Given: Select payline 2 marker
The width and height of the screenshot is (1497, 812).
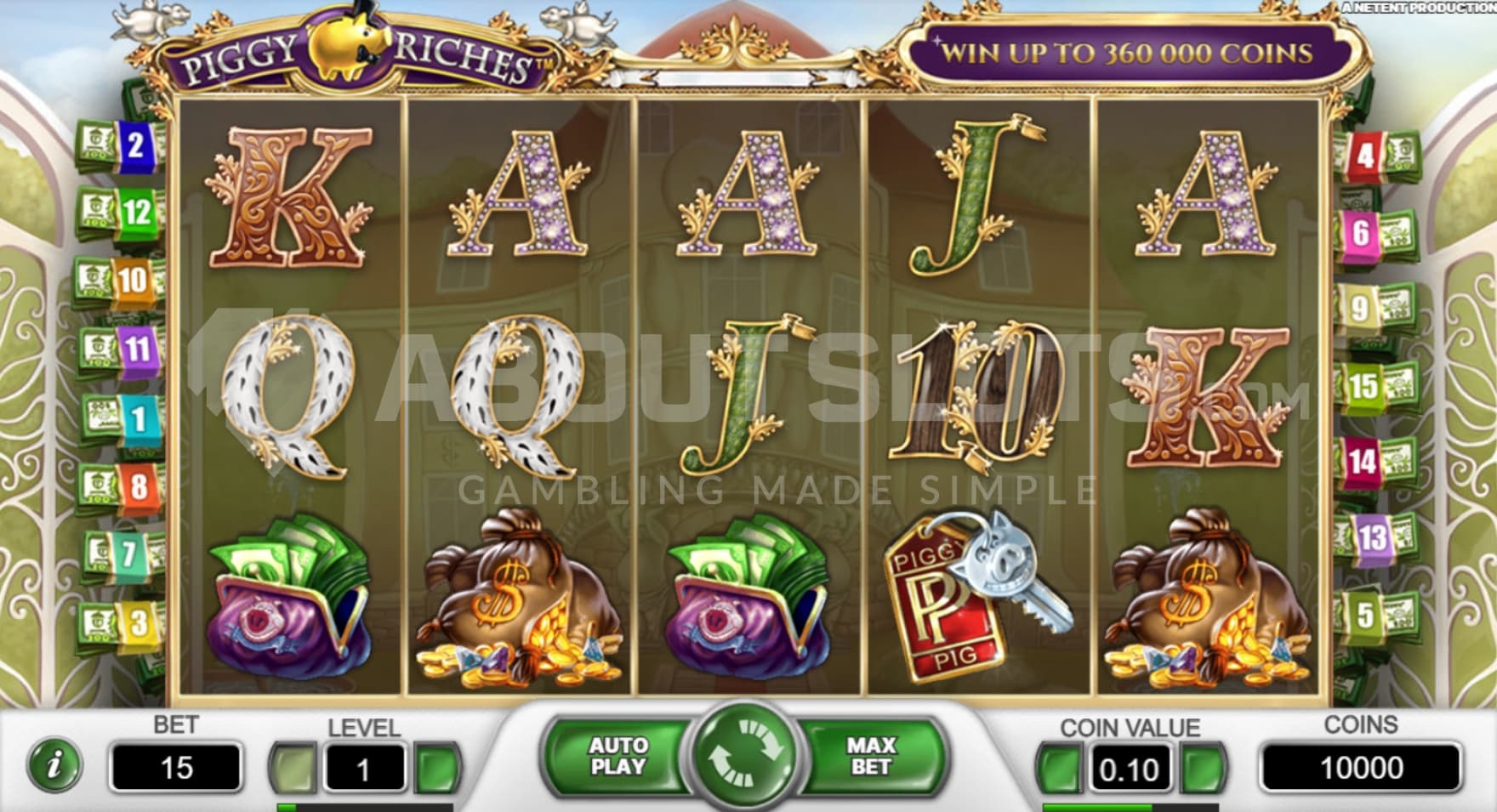Looking at the screenshot, I should click(134, 145).
